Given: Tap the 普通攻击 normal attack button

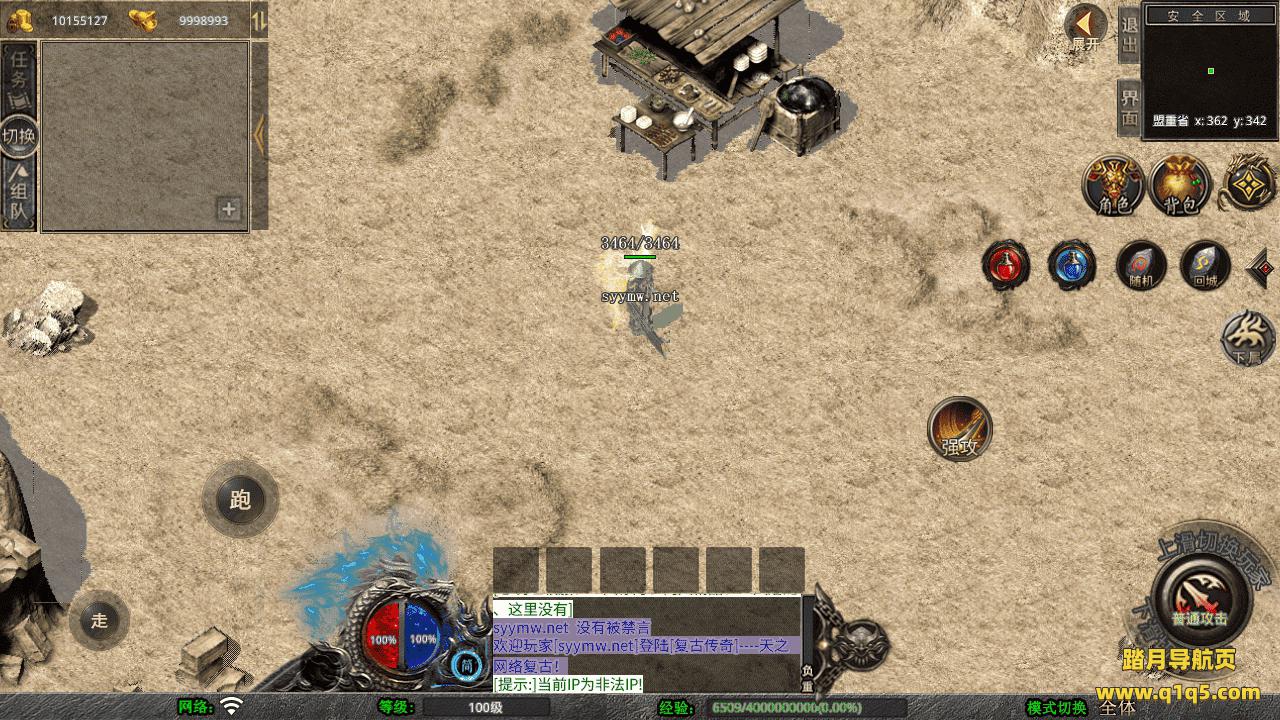Looking at the screenshot, I should click(x=1199, y=597).
